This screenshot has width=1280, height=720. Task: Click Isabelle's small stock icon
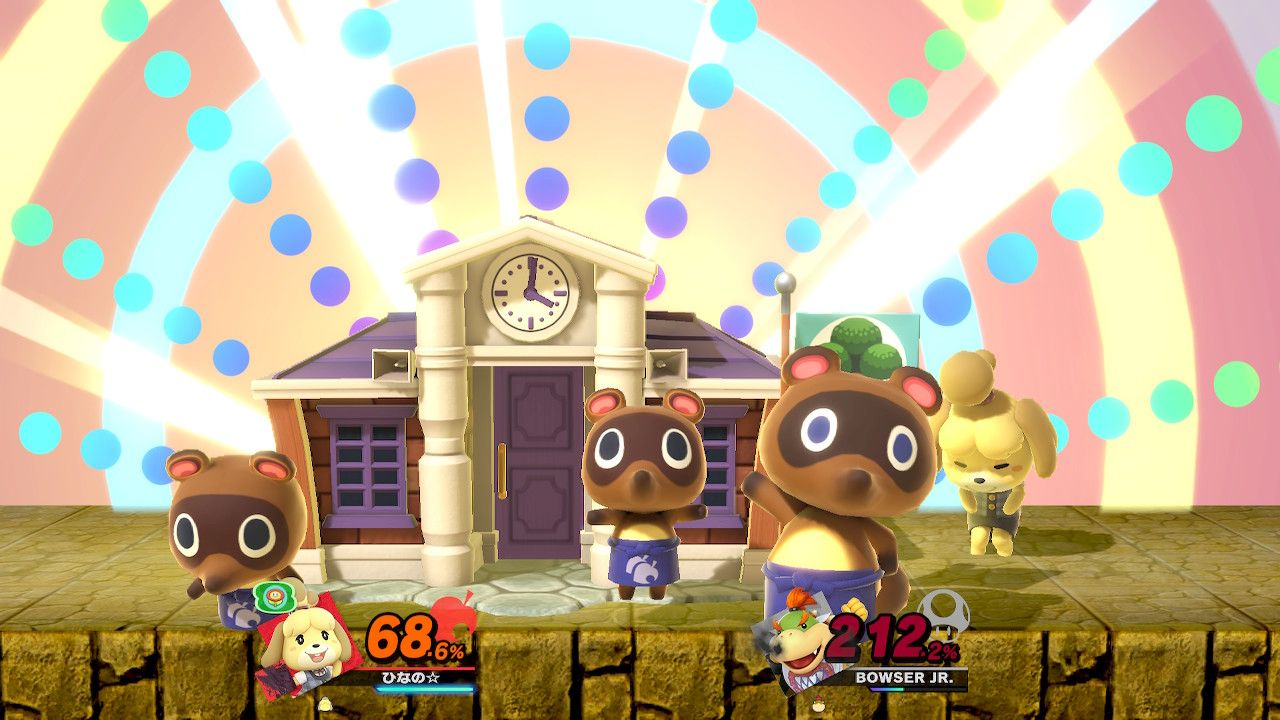pos(325,704)
